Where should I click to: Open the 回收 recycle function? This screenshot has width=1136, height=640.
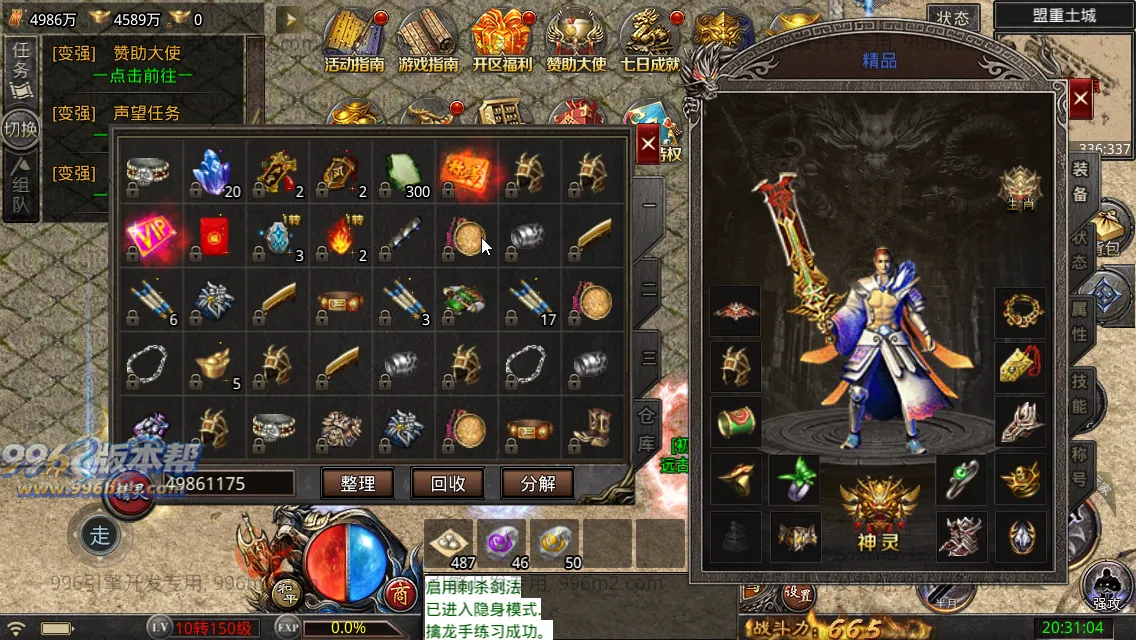coord(447,483)
